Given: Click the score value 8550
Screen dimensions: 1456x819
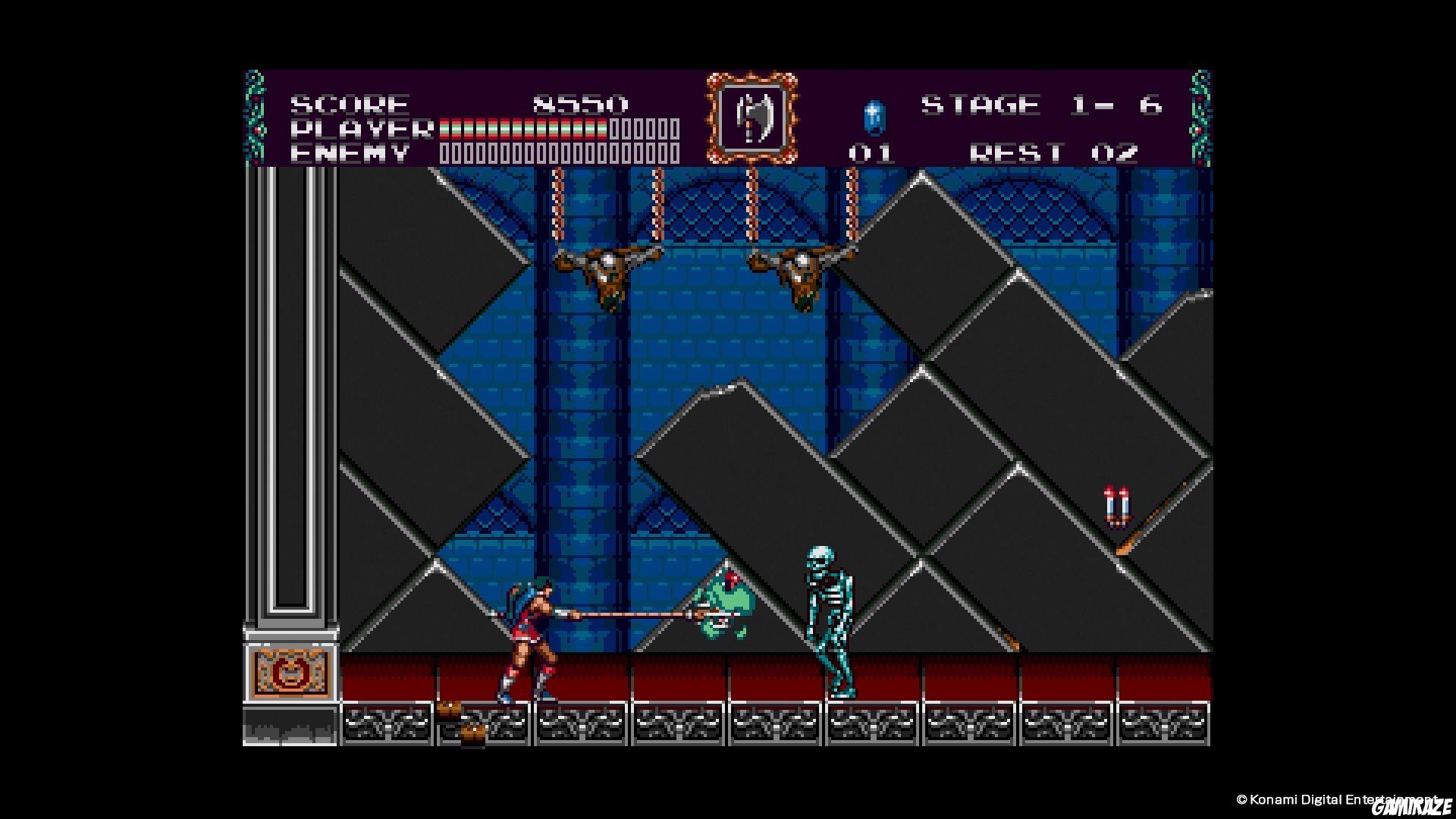Looking at the screenshot, I should (x=580, y=104).
